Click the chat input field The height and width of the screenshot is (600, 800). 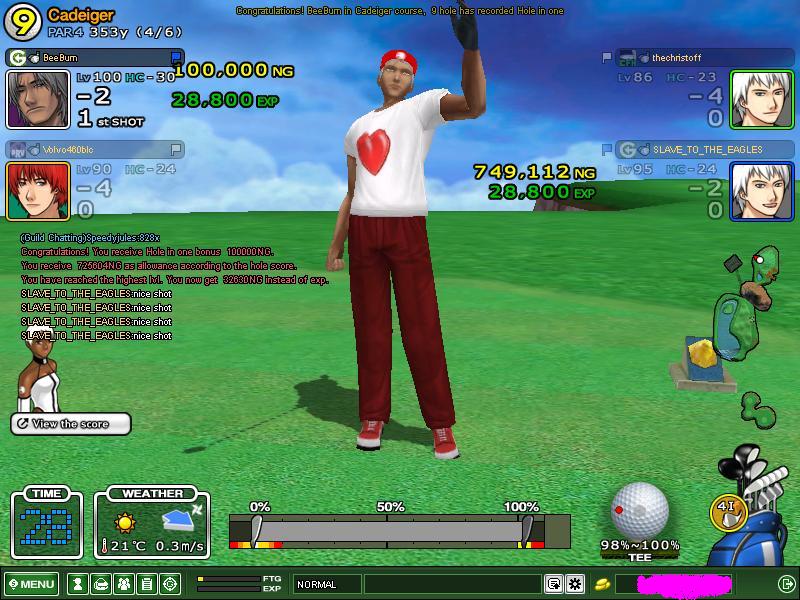pyautogui.click(x=452, y=584)
